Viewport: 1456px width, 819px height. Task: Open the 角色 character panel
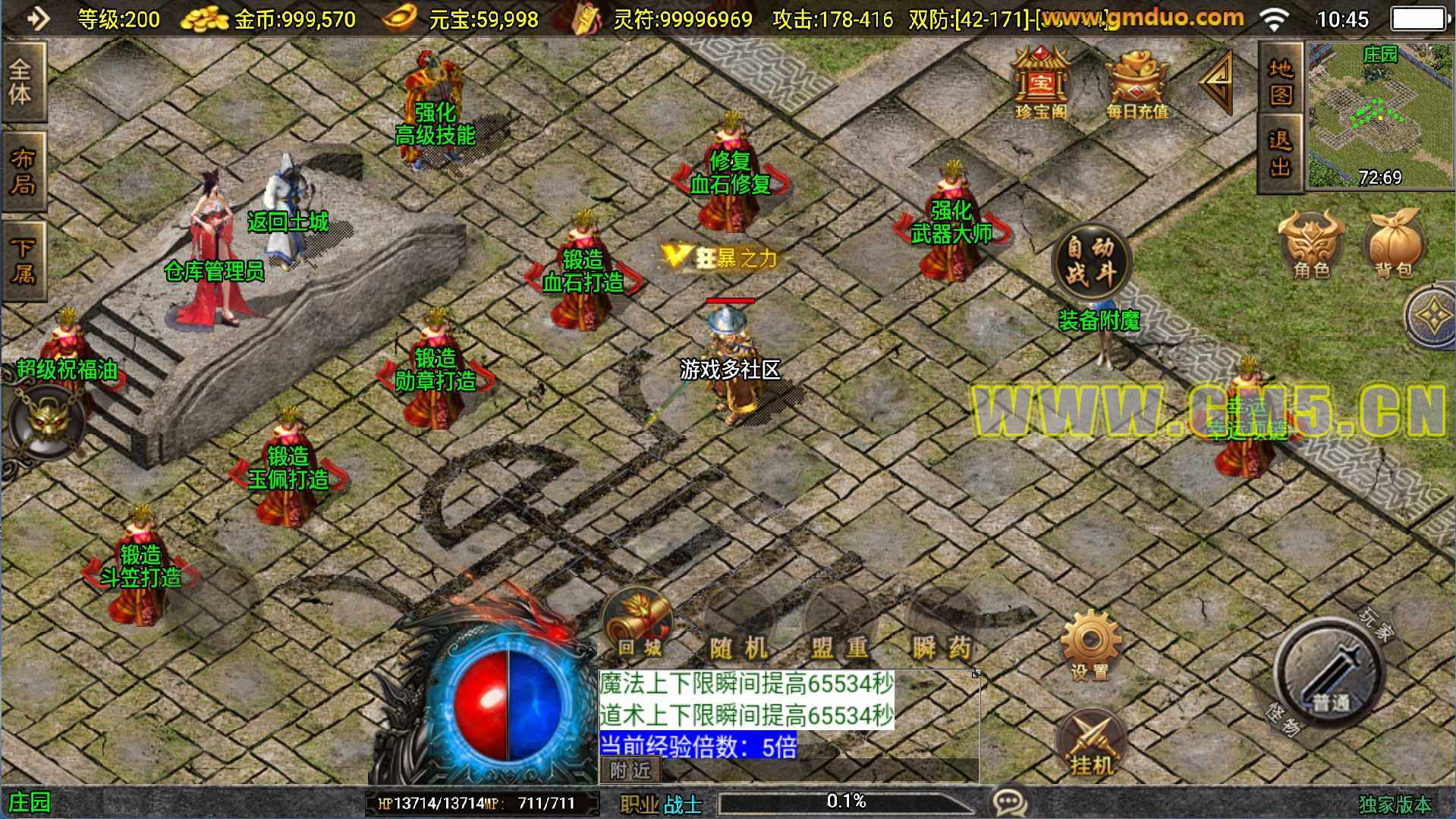click(x=1310, y=244)
